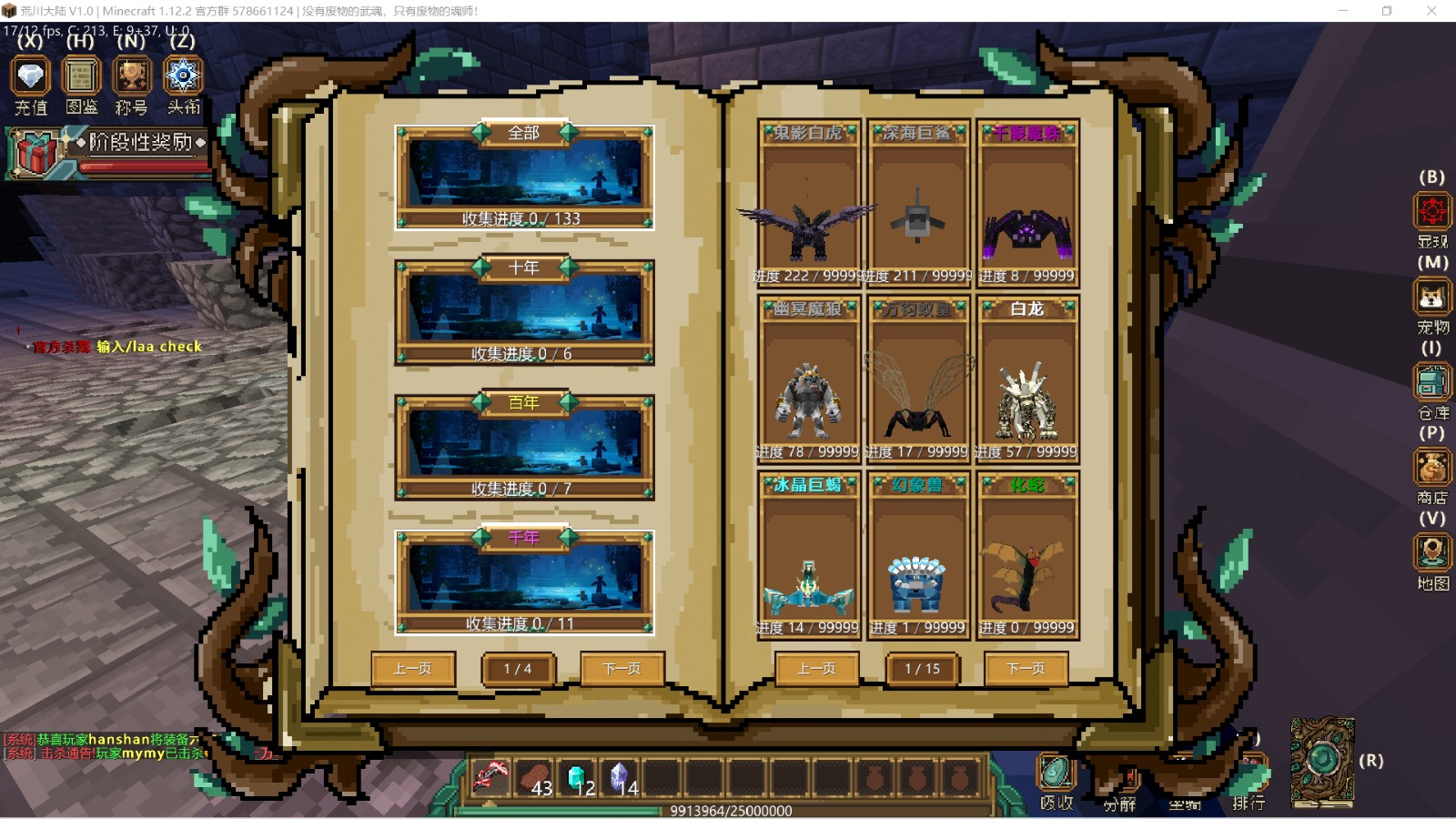This screenshot has height=819, width=1456.
Task: Click 下一页 beside the 1/4 page counter
Action: pos(622,669)
